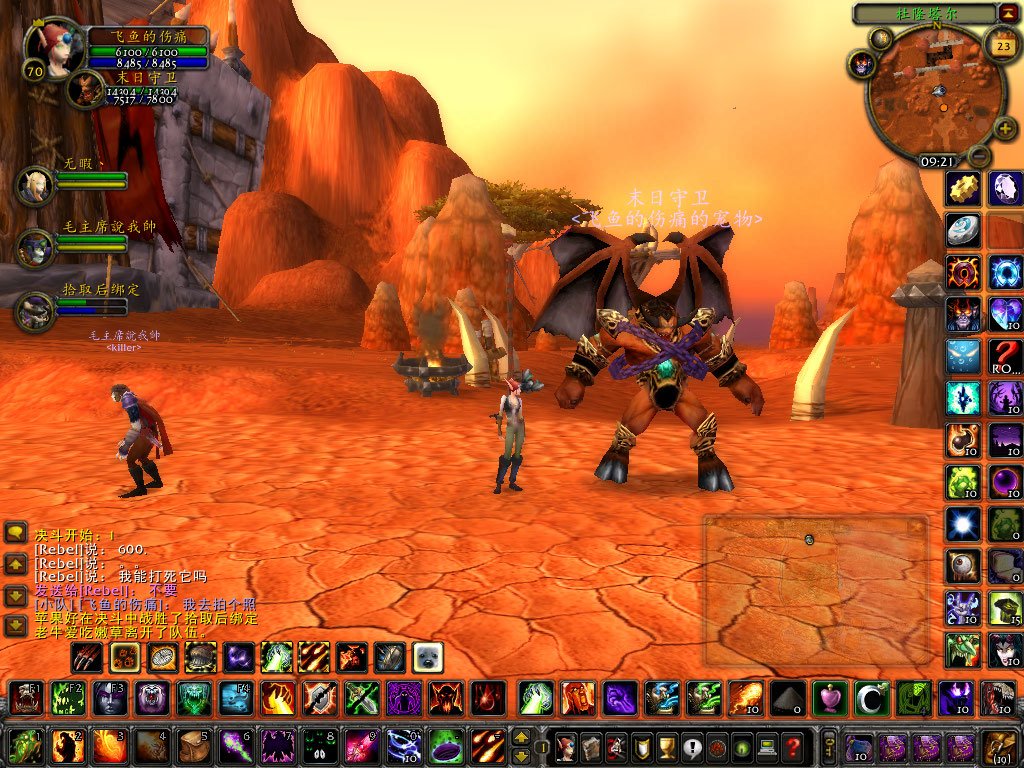Activate the action slot numbered 1
The width and height of the screenshot is (1024, 768).
click(x=25, y=747)
